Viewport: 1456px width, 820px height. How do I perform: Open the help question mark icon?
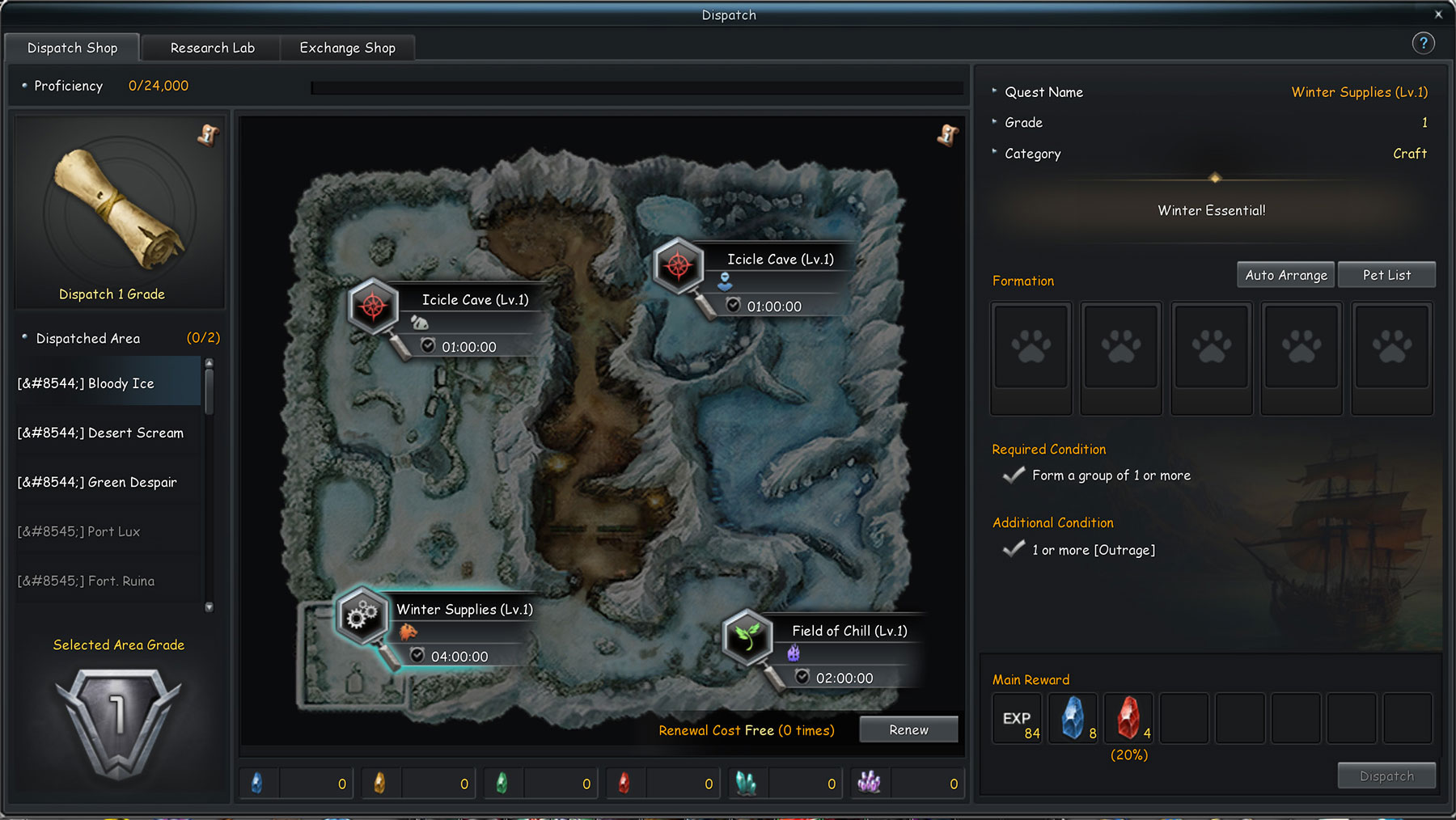click(1424, 43)
